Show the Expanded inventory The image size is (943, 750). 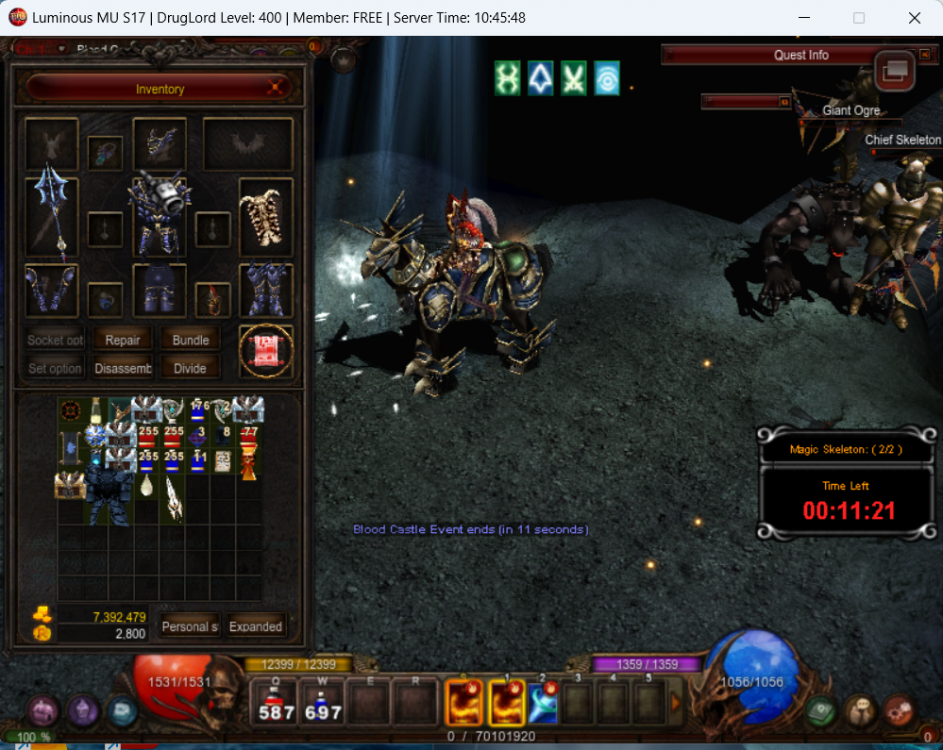point(256,627)
